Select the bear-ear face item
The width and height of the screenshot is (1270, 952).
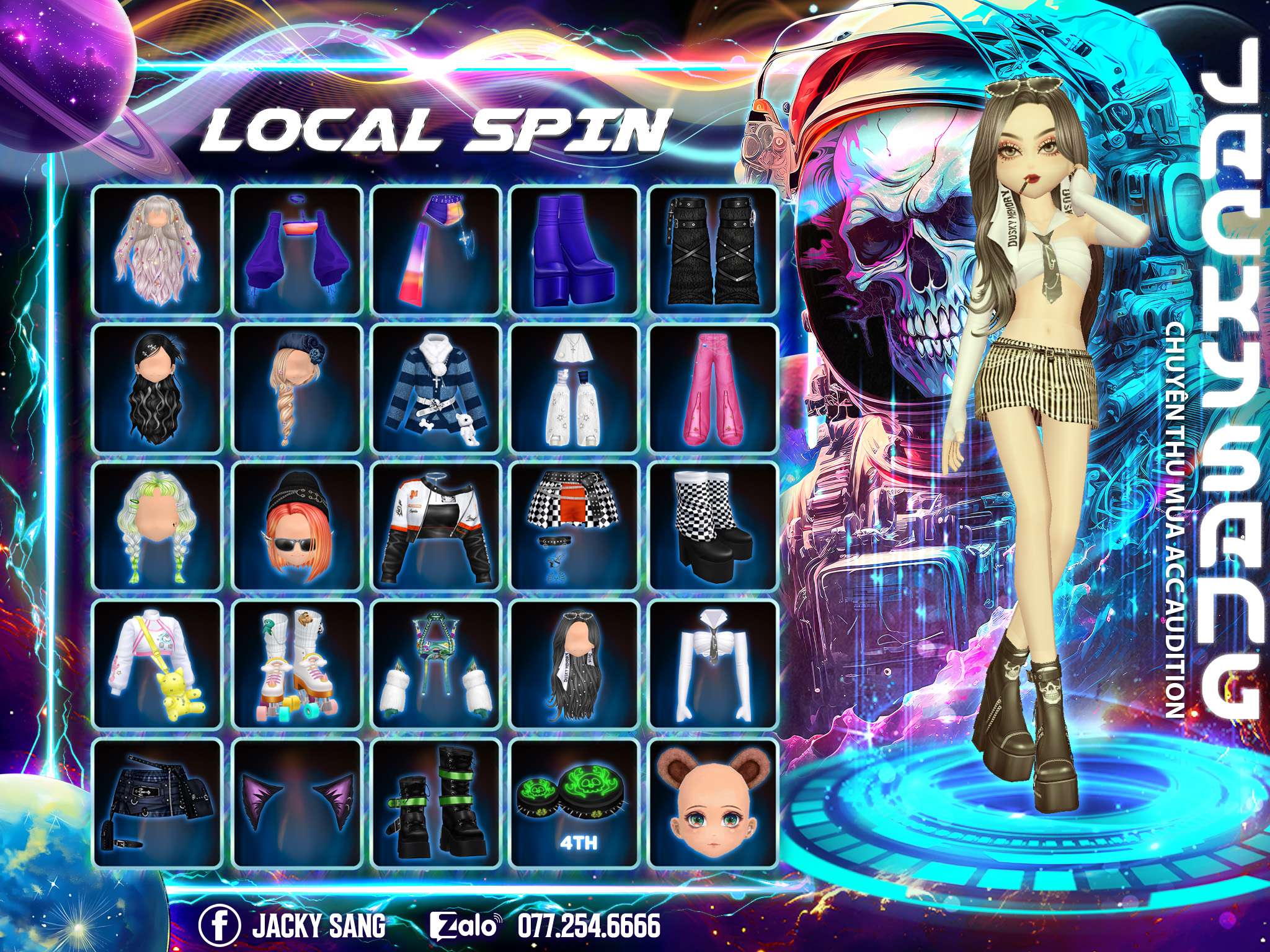click(713, 803)
